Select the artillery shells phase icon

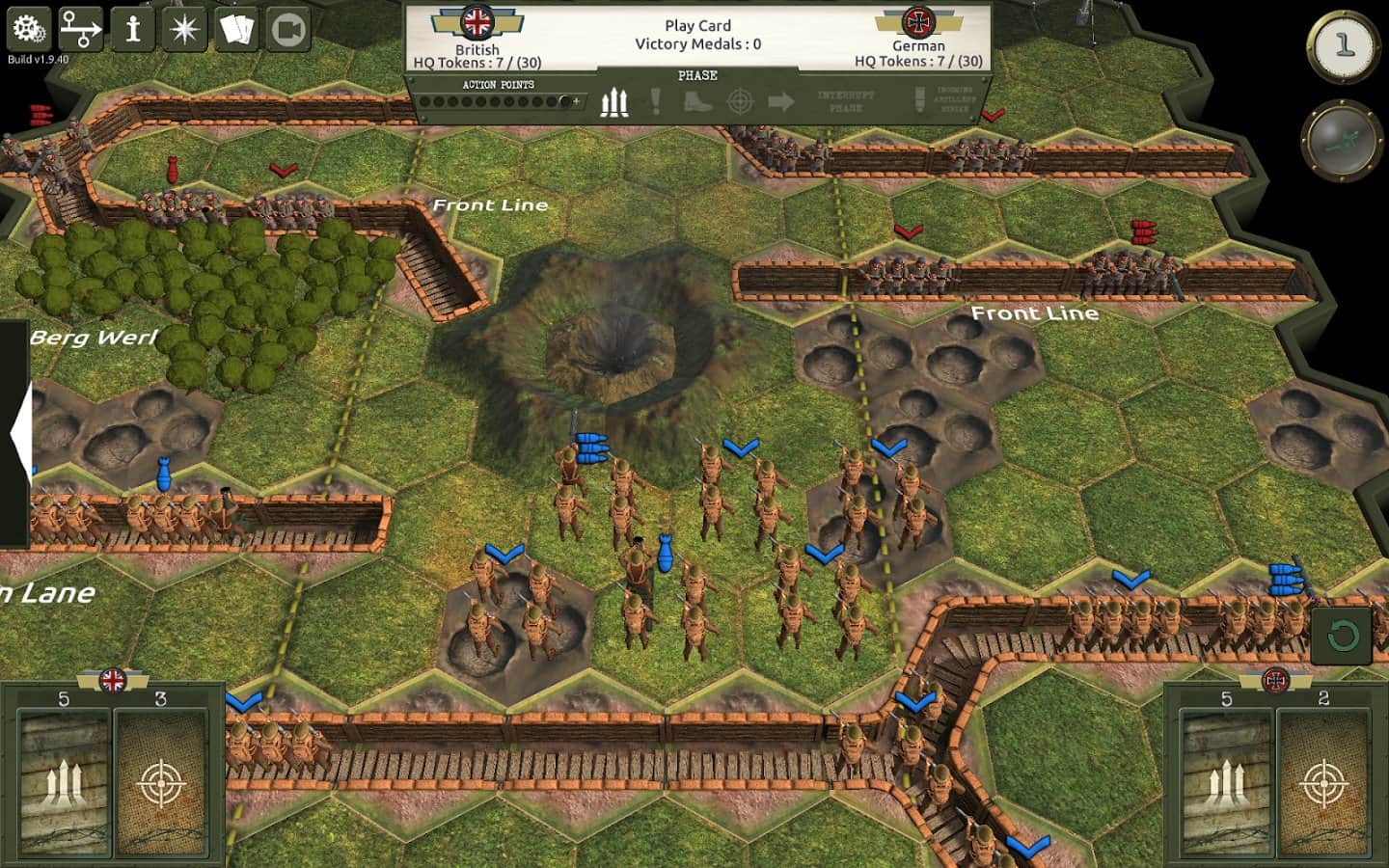(x=614, y=101)
